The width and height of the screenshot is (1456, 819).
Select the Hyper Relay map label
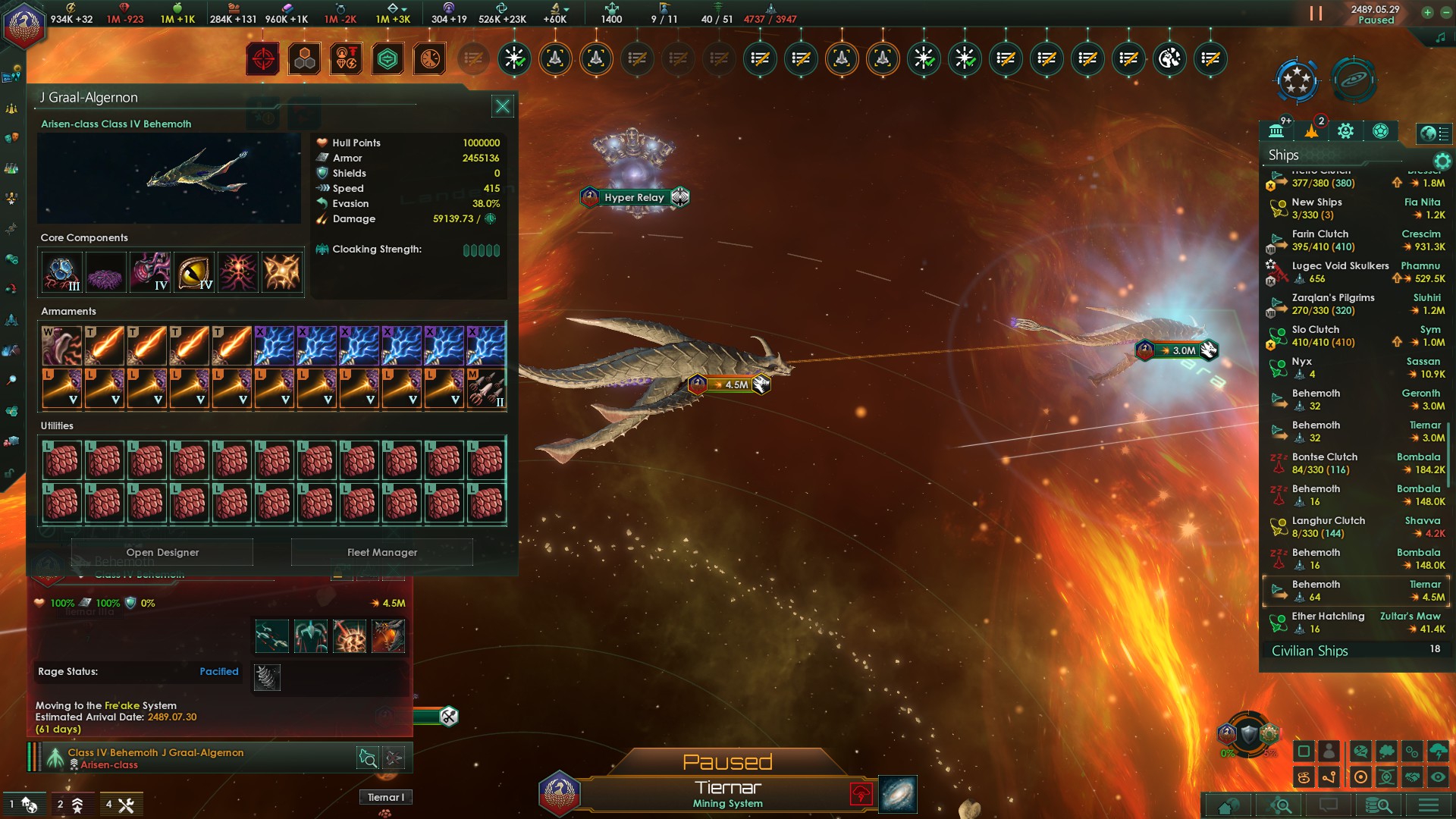coord(634,197)
